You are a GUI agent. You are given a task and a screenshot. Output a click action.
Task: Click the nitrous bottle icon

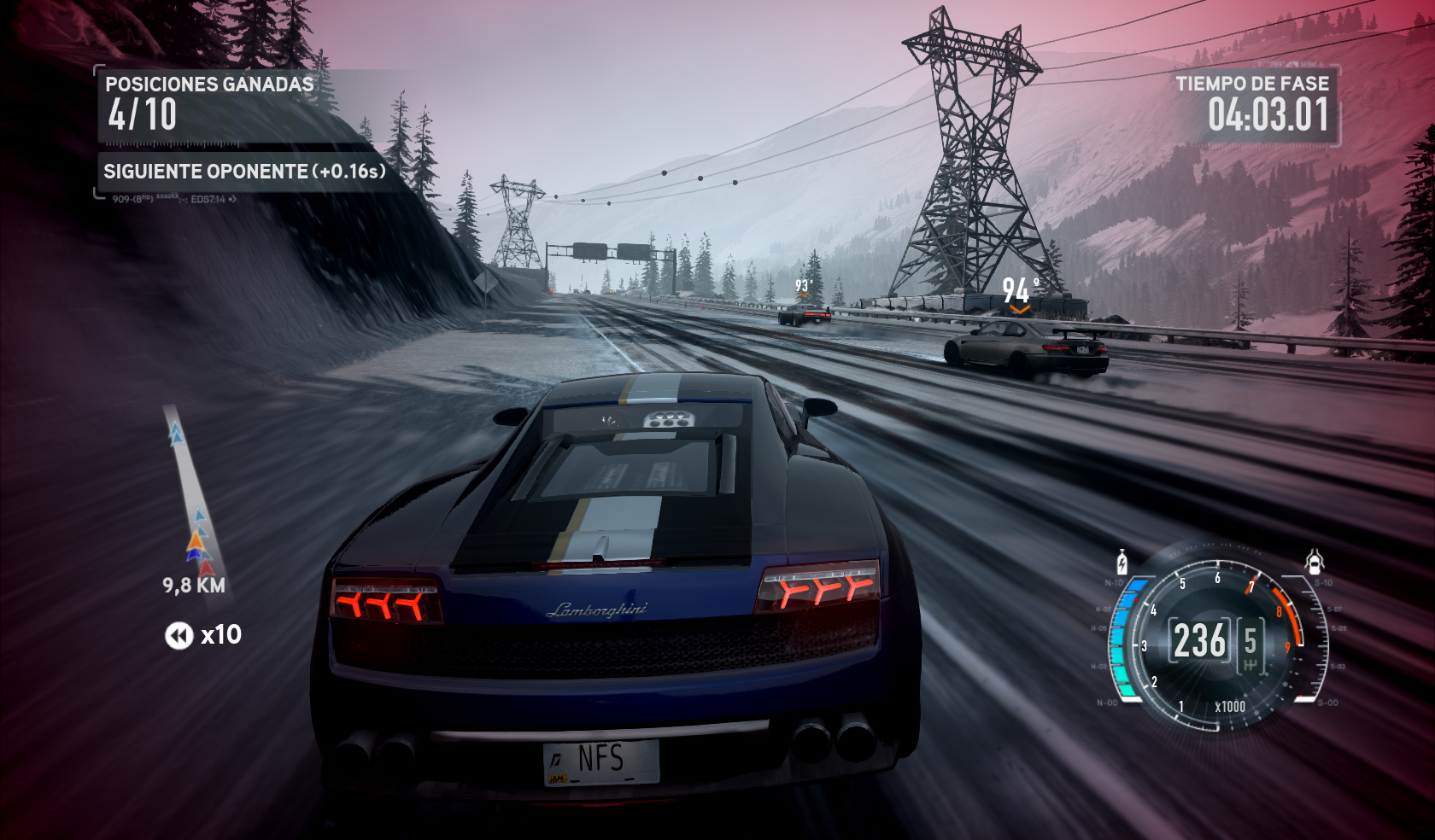[1122, 563]
